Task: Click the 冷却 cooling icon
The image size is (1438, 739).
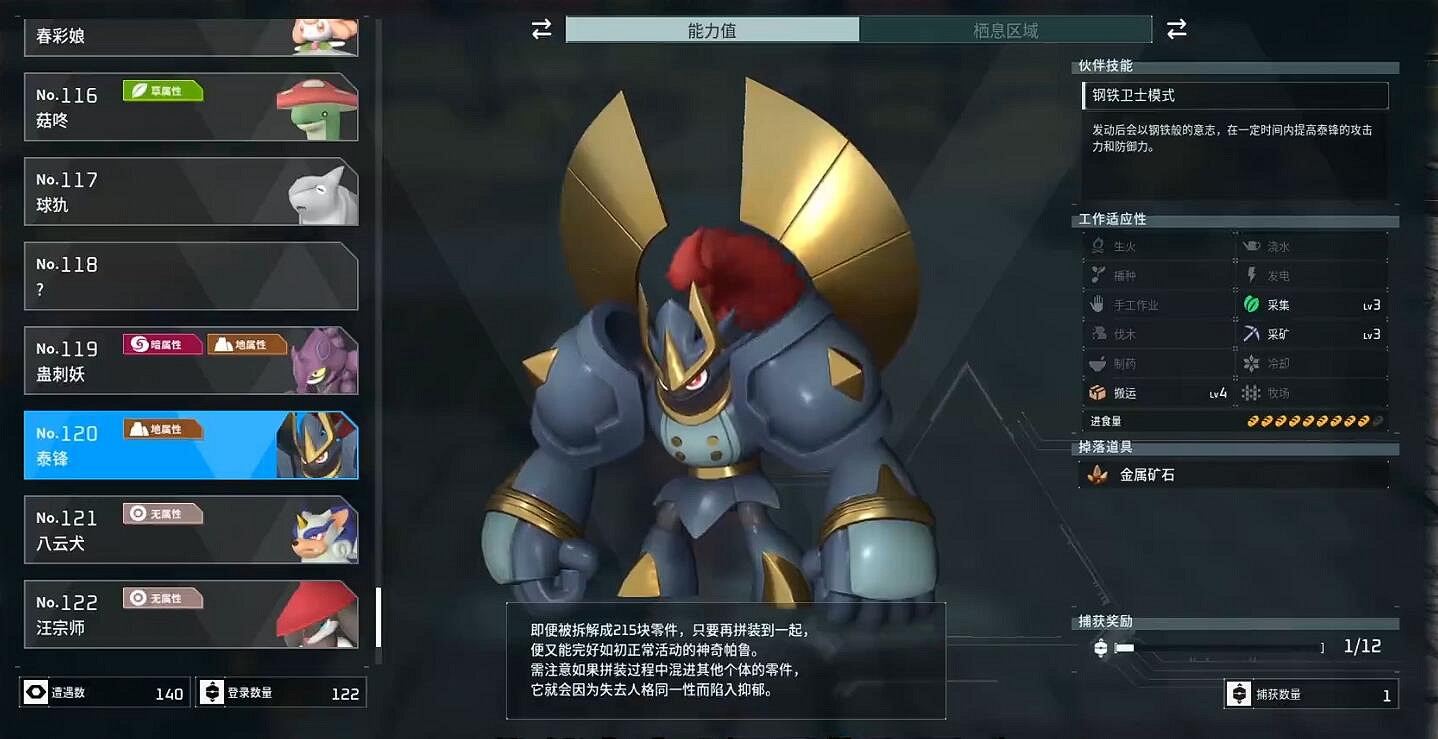Action: click(1250, 363)
